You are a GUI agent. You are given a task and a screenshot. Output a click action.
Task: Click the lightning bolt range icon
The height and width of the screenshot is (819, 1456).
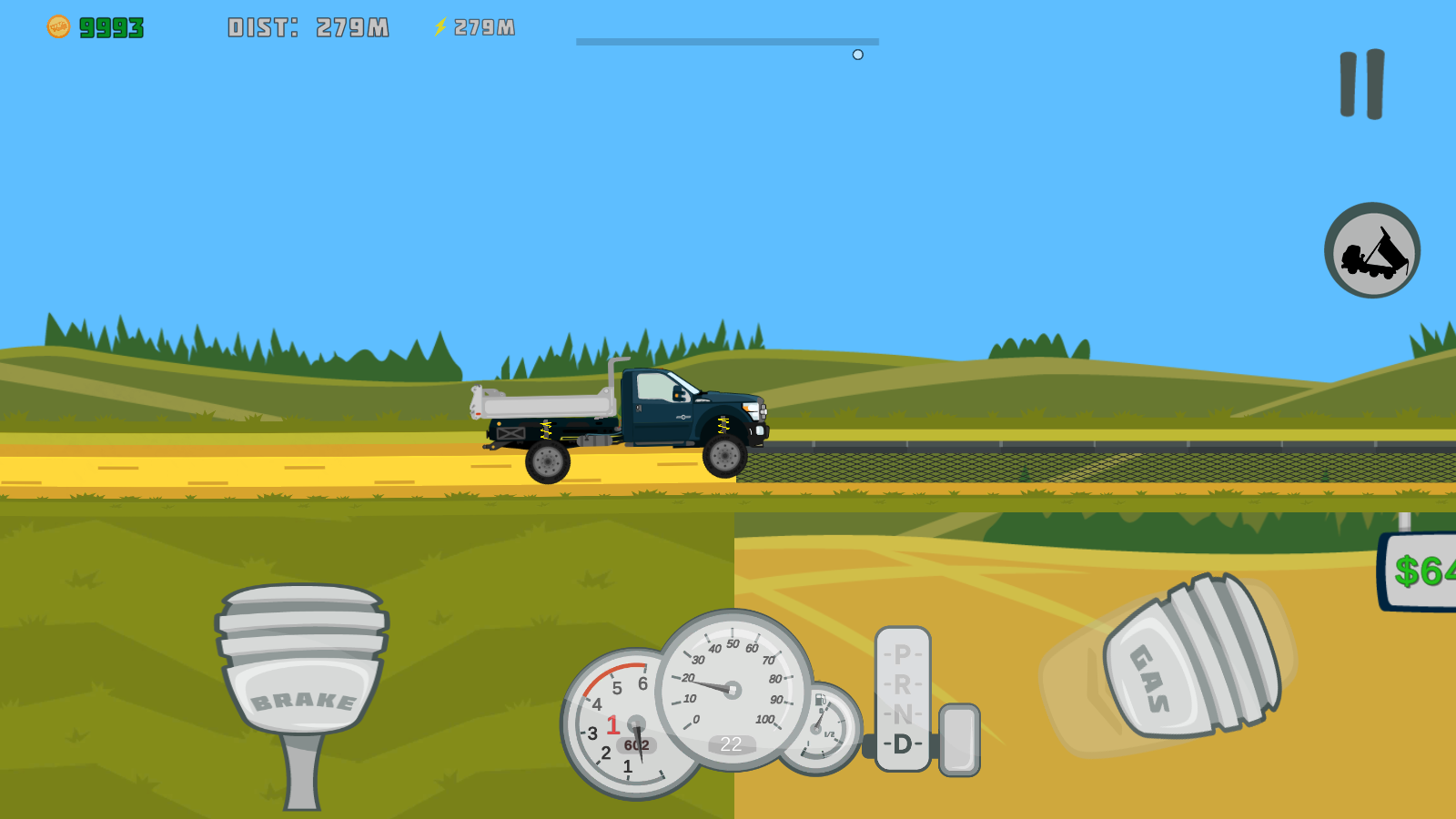coord(440,26)
